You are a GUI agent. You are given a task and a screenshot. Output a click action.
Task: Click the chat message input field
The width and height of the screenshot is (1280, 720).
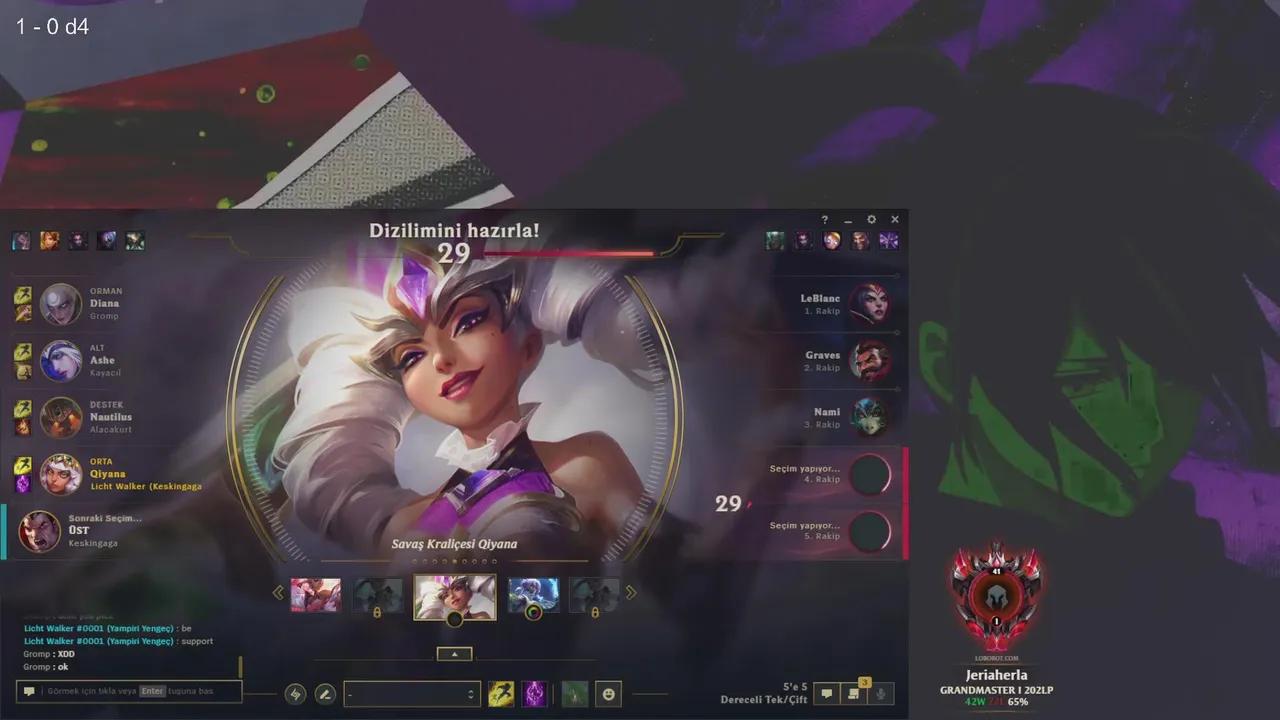(128, 691)
